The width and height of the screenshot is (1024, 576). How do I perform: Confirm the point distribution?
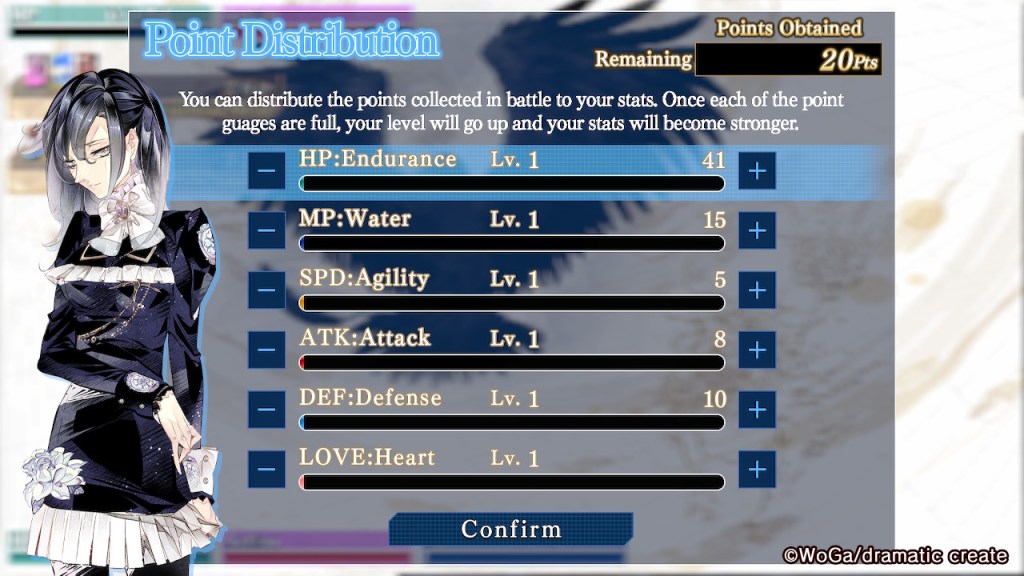point(511,529)
